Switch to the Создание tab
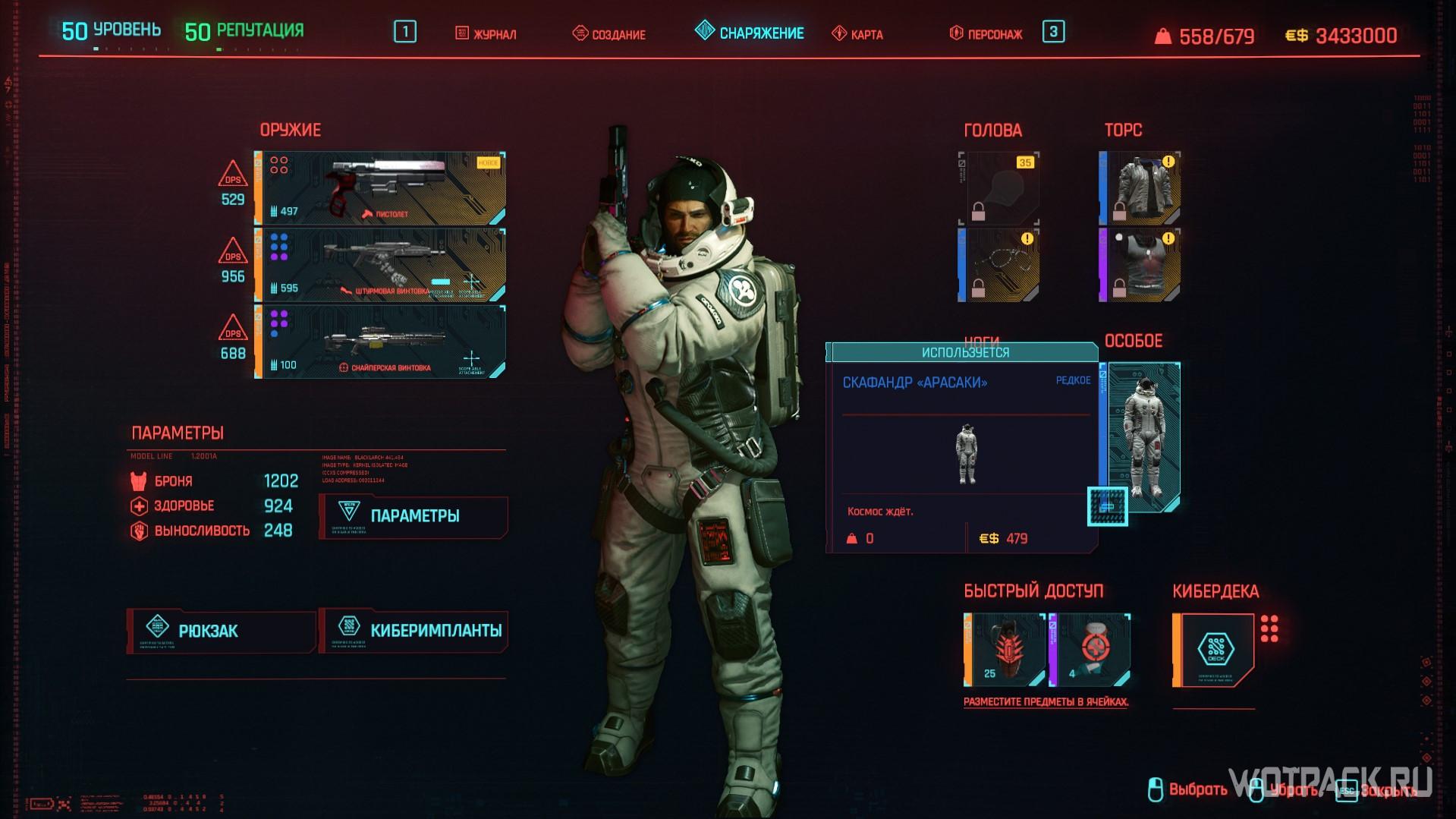 [x=609, y=34]
